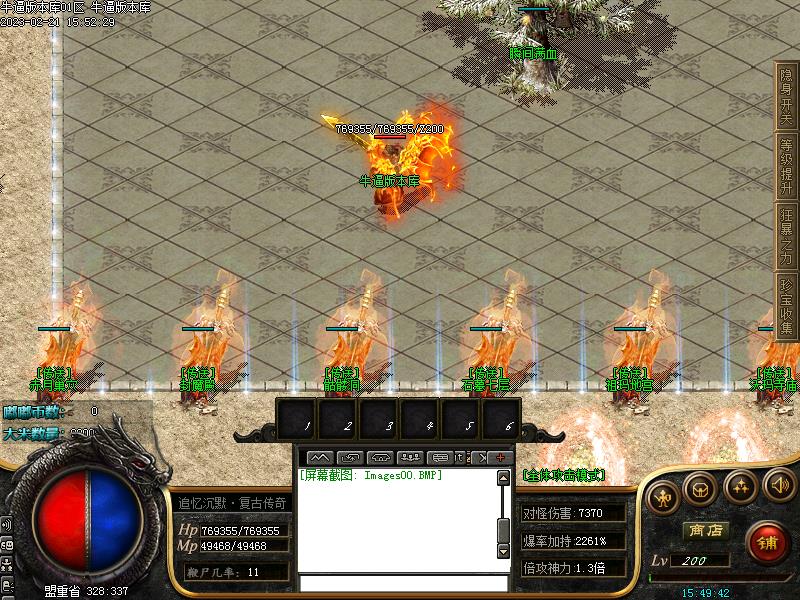Activate the 狂暴之力 berserk power button

[786, 234]
